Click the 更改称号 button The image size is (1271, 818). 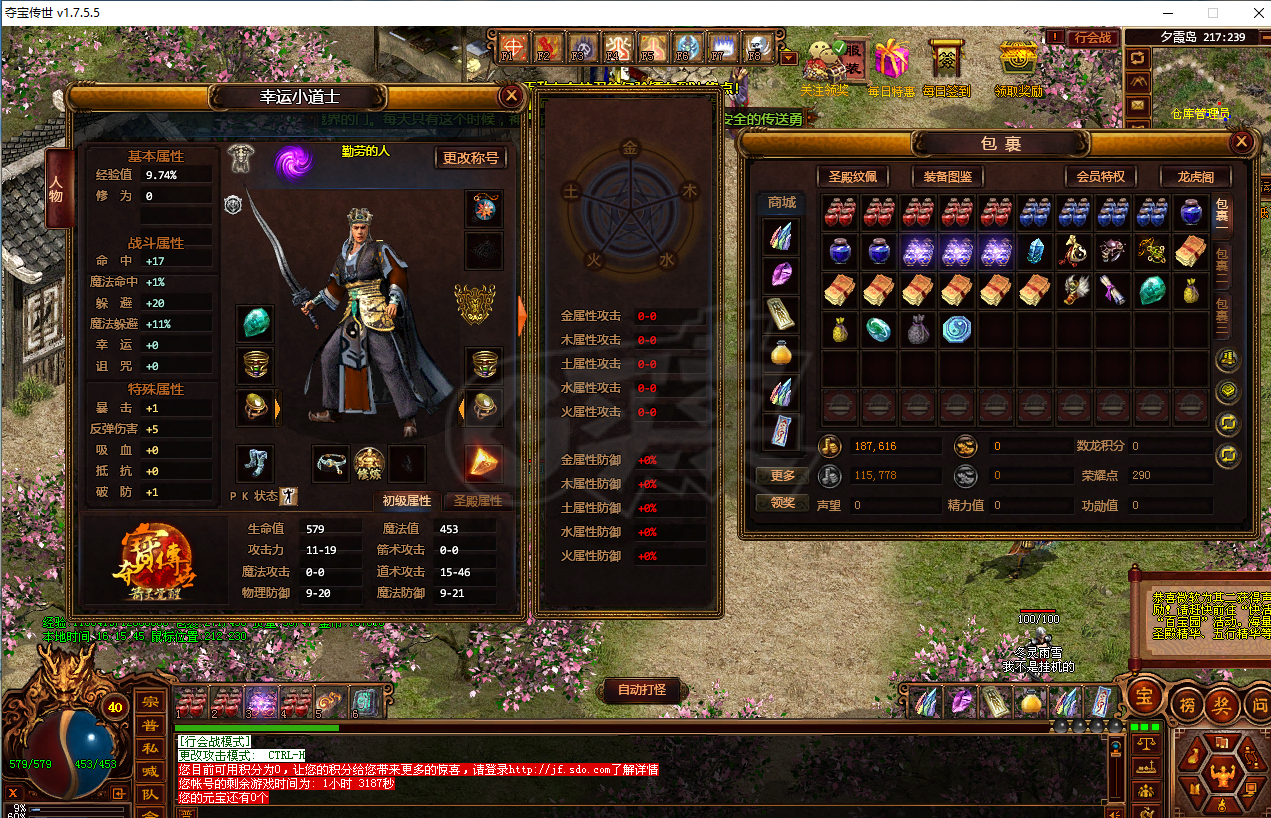tap(470, 158)
